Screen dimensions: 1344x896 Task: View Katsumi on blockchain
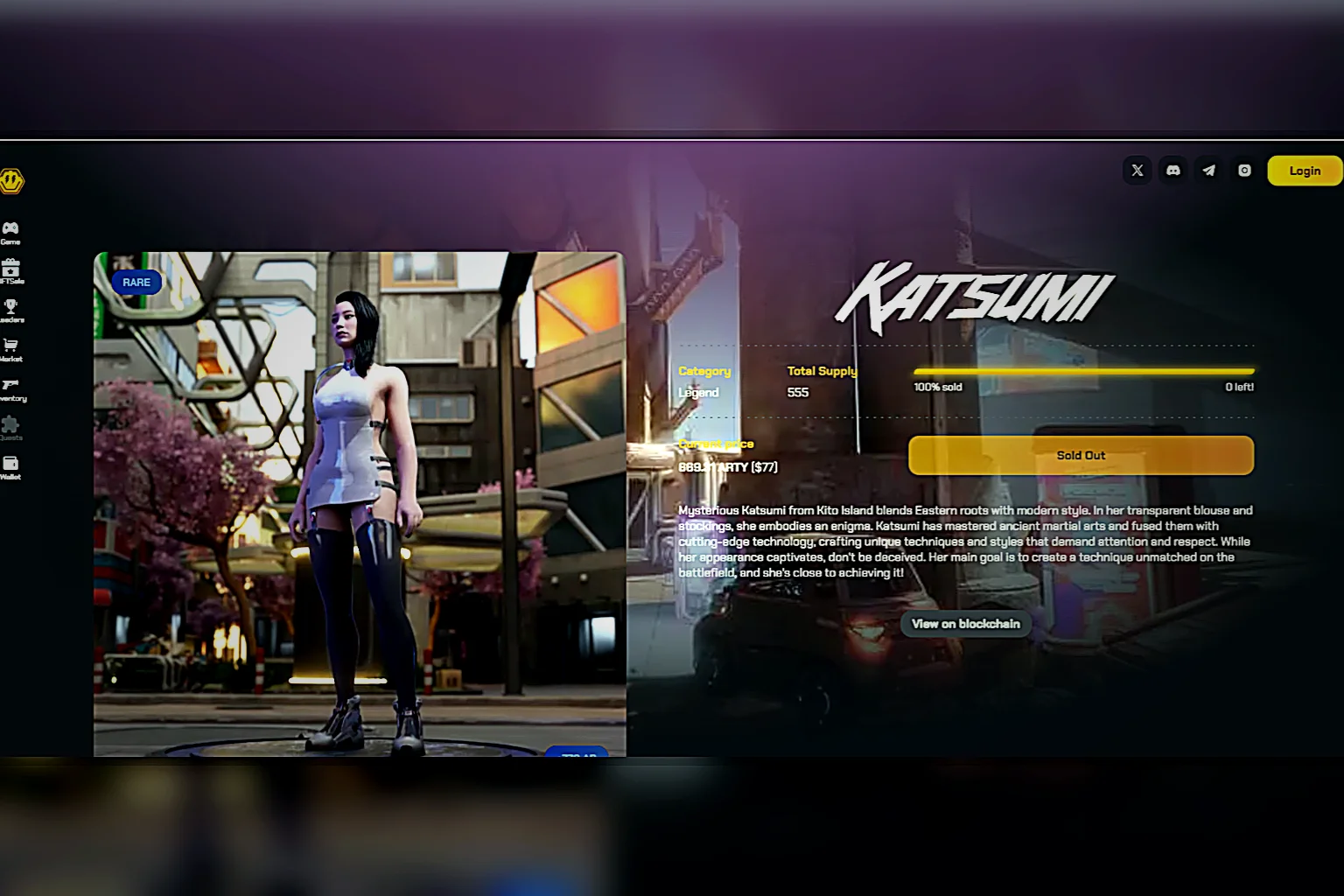pyautogui.click(x=965, y=624)
